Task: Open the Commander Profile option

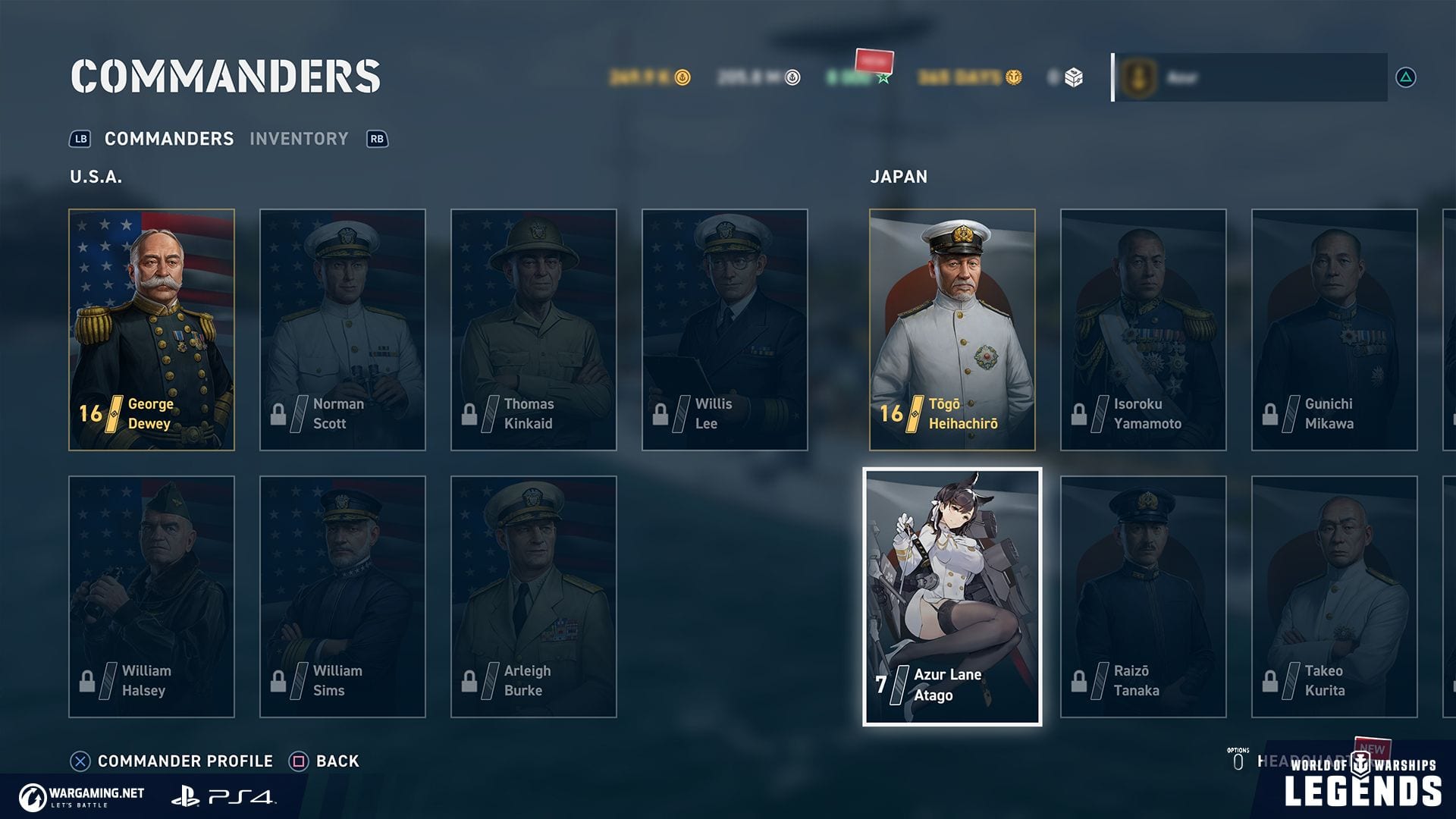Action: tap(184, 761)
